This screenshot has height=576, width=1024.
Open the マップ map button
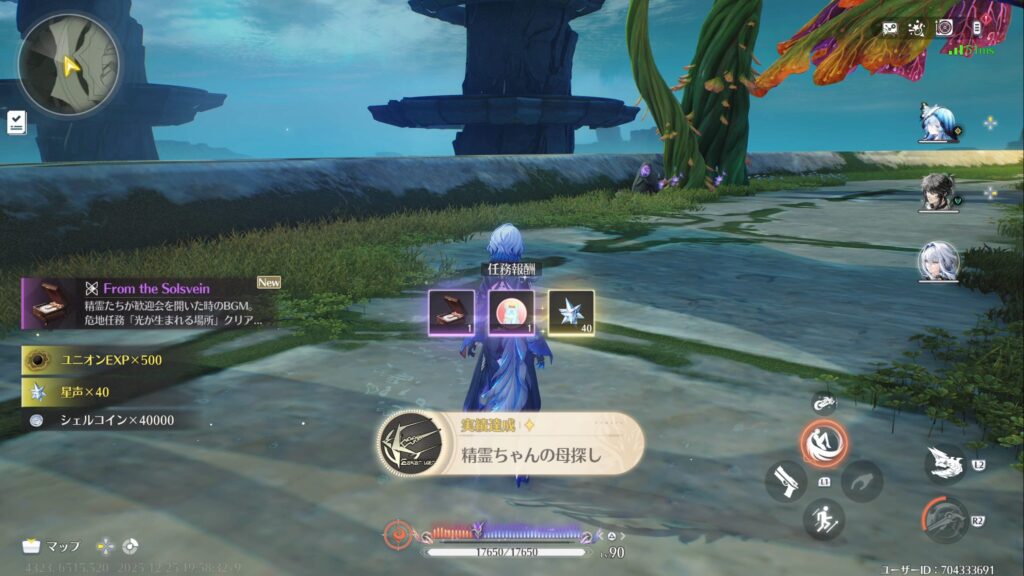(52, 546)
